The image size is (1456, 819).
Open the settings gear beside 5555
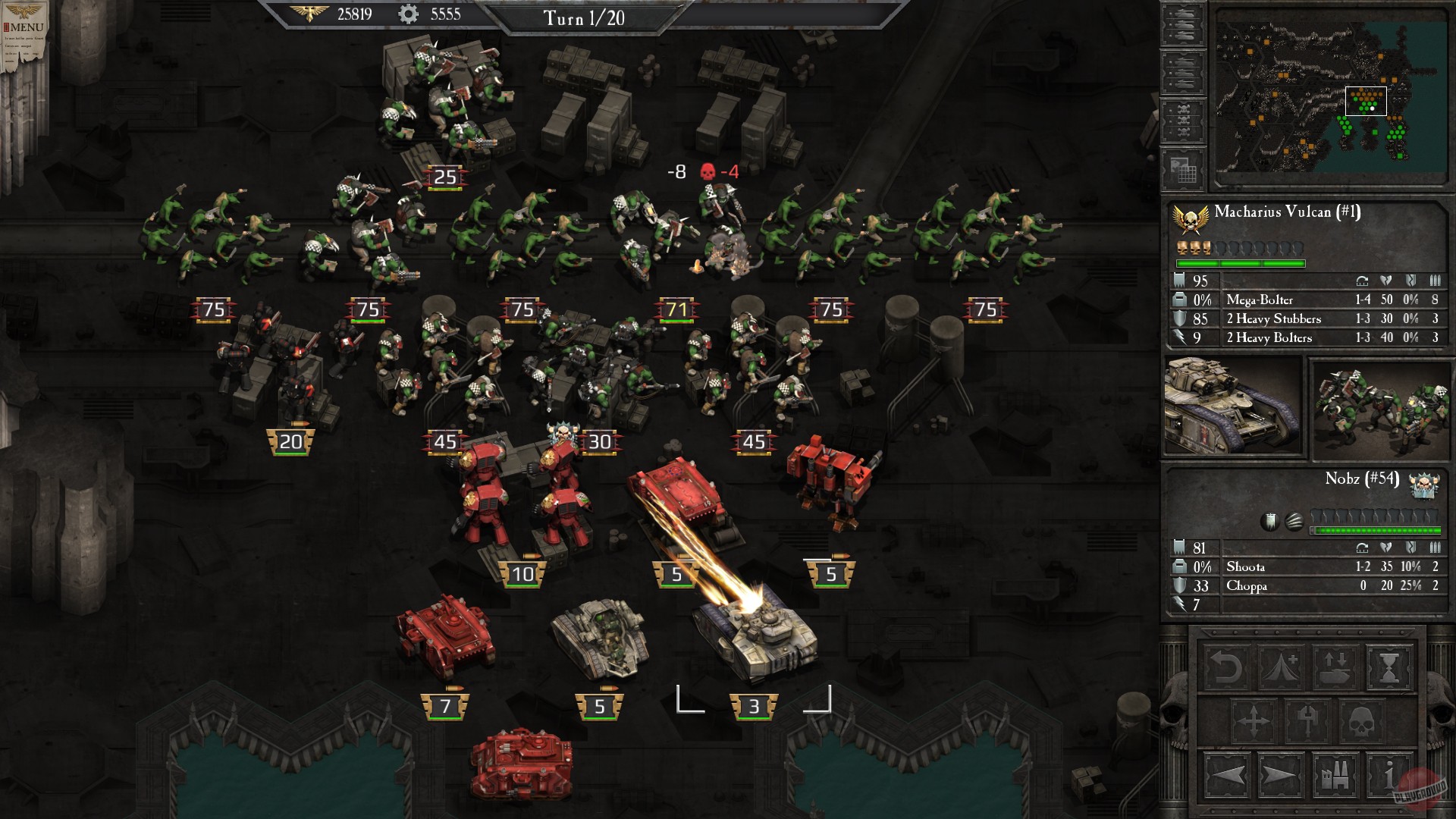[406, 14]
